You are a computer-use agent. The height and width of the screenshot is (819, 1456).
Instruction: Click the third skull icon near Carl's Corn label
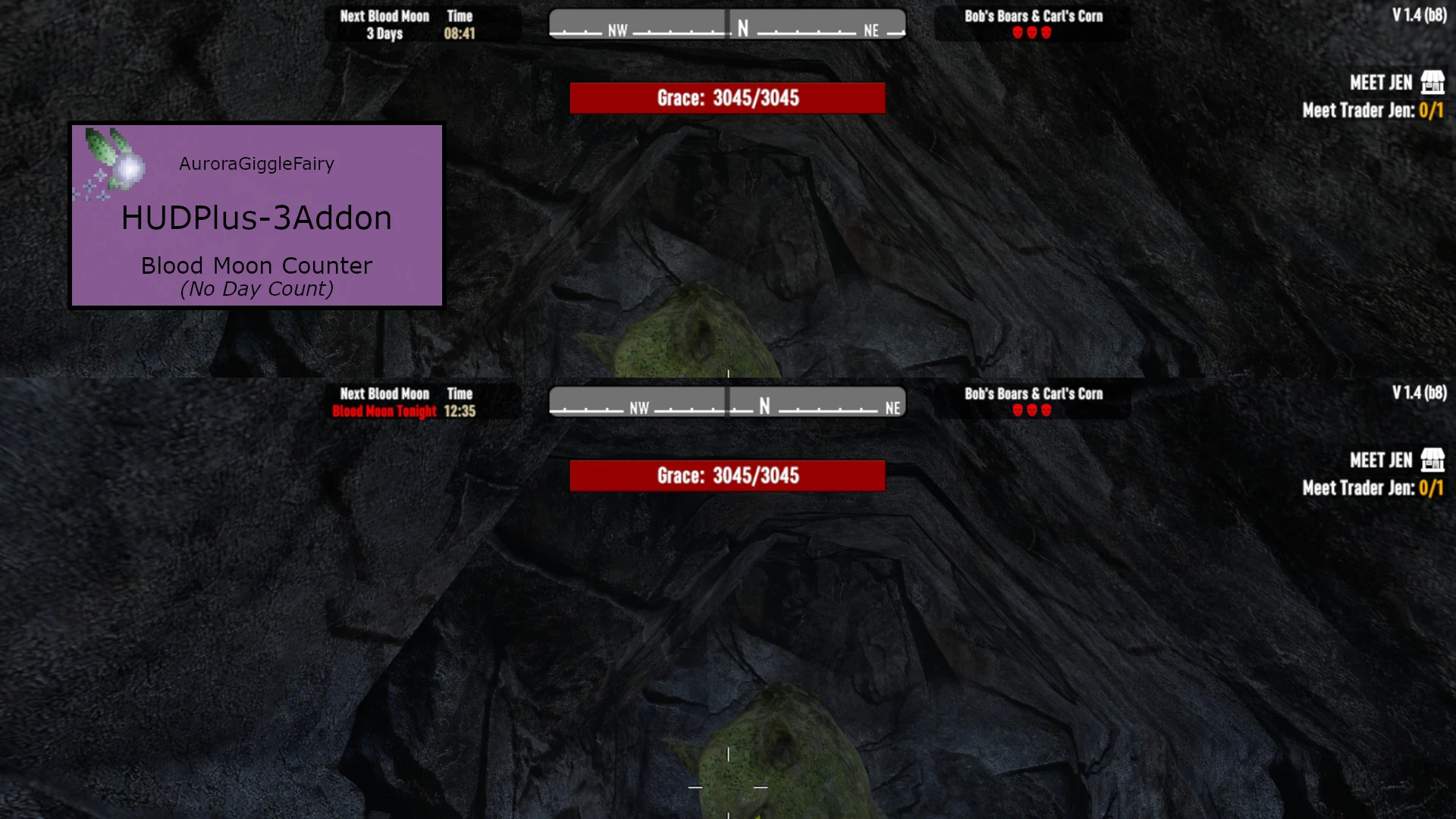[1046, 33]
